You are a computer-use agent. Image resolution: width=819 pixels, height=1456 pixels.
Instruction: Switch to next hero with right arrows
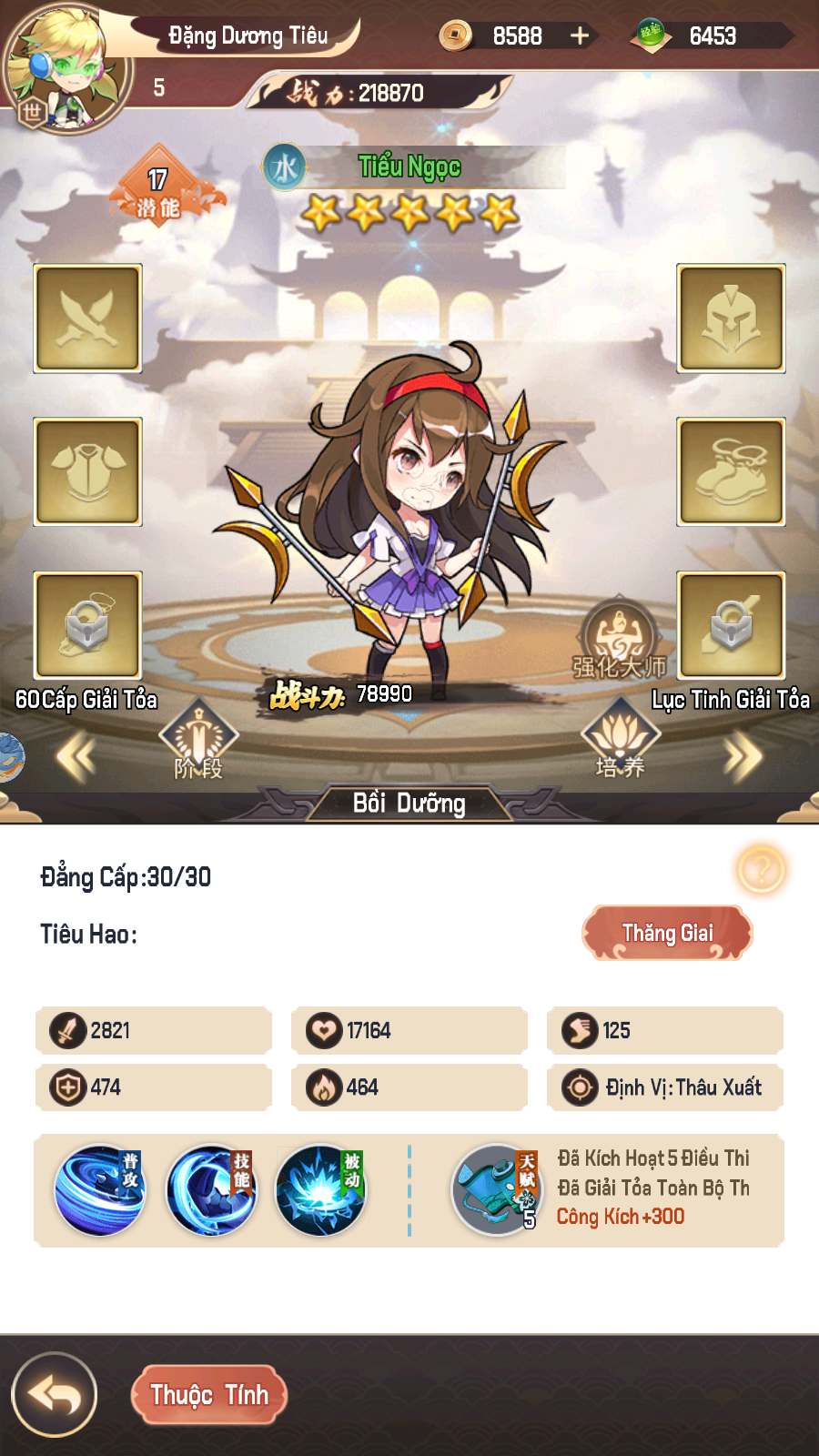[743, 756]
